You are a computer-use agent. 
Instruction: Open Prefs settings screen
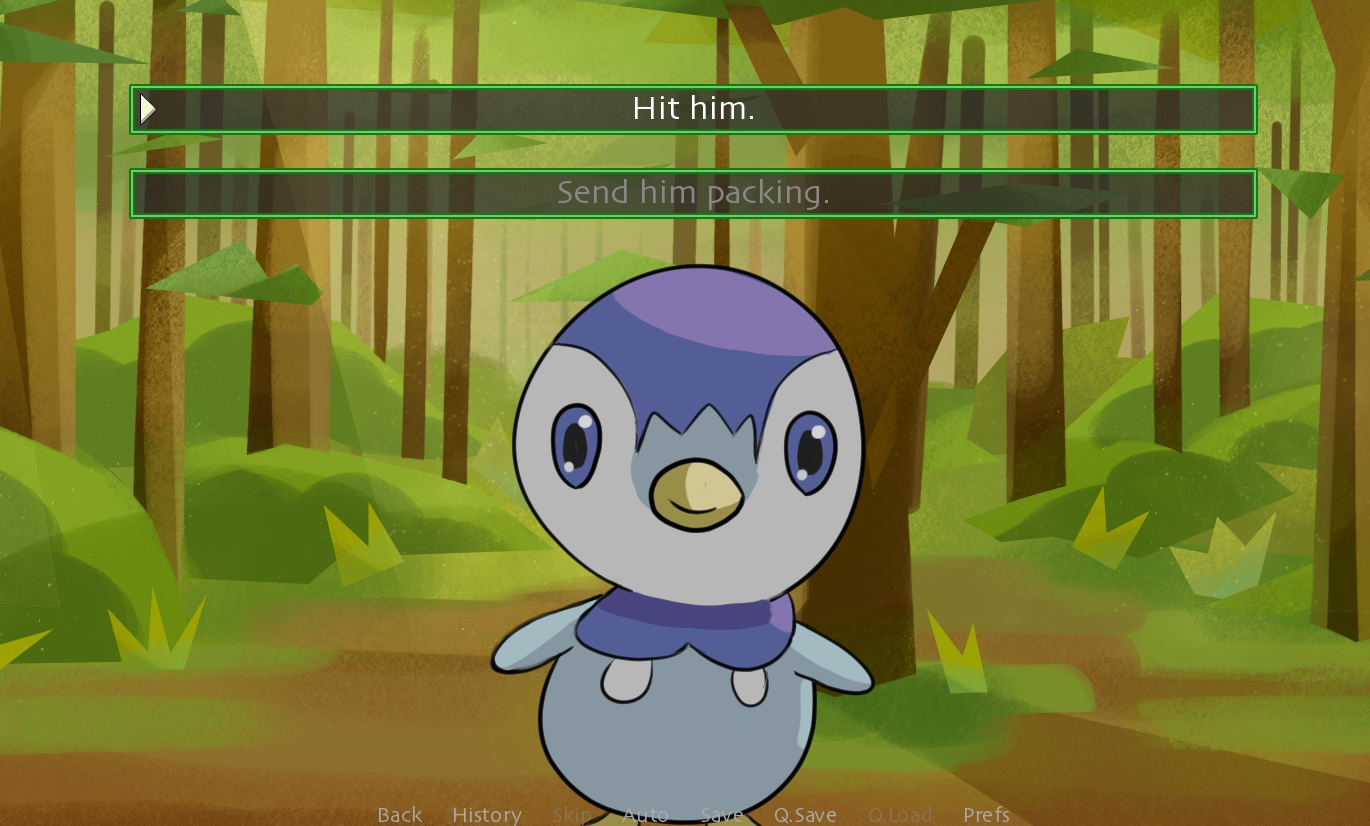coord(986,815)
